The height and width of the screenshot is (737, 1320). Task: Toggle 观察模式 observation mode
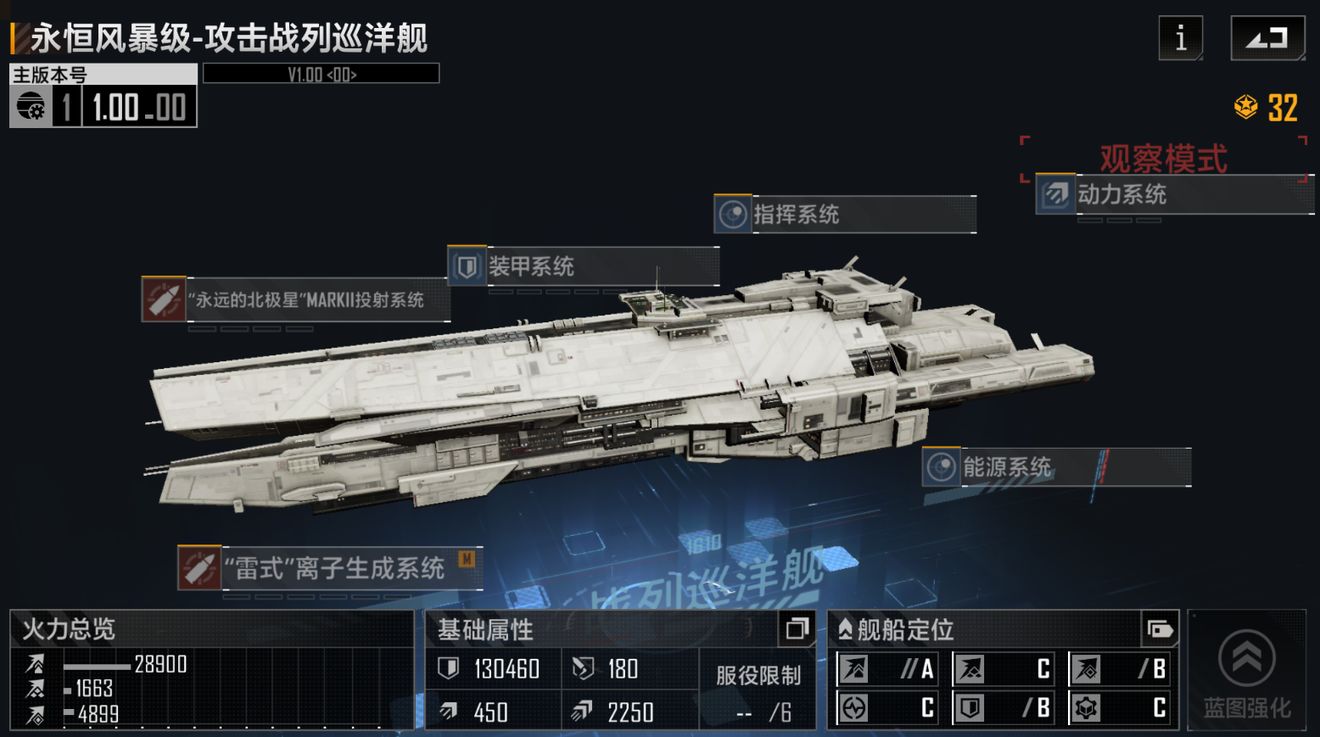pyautogui.click(x=1165, y=160)
